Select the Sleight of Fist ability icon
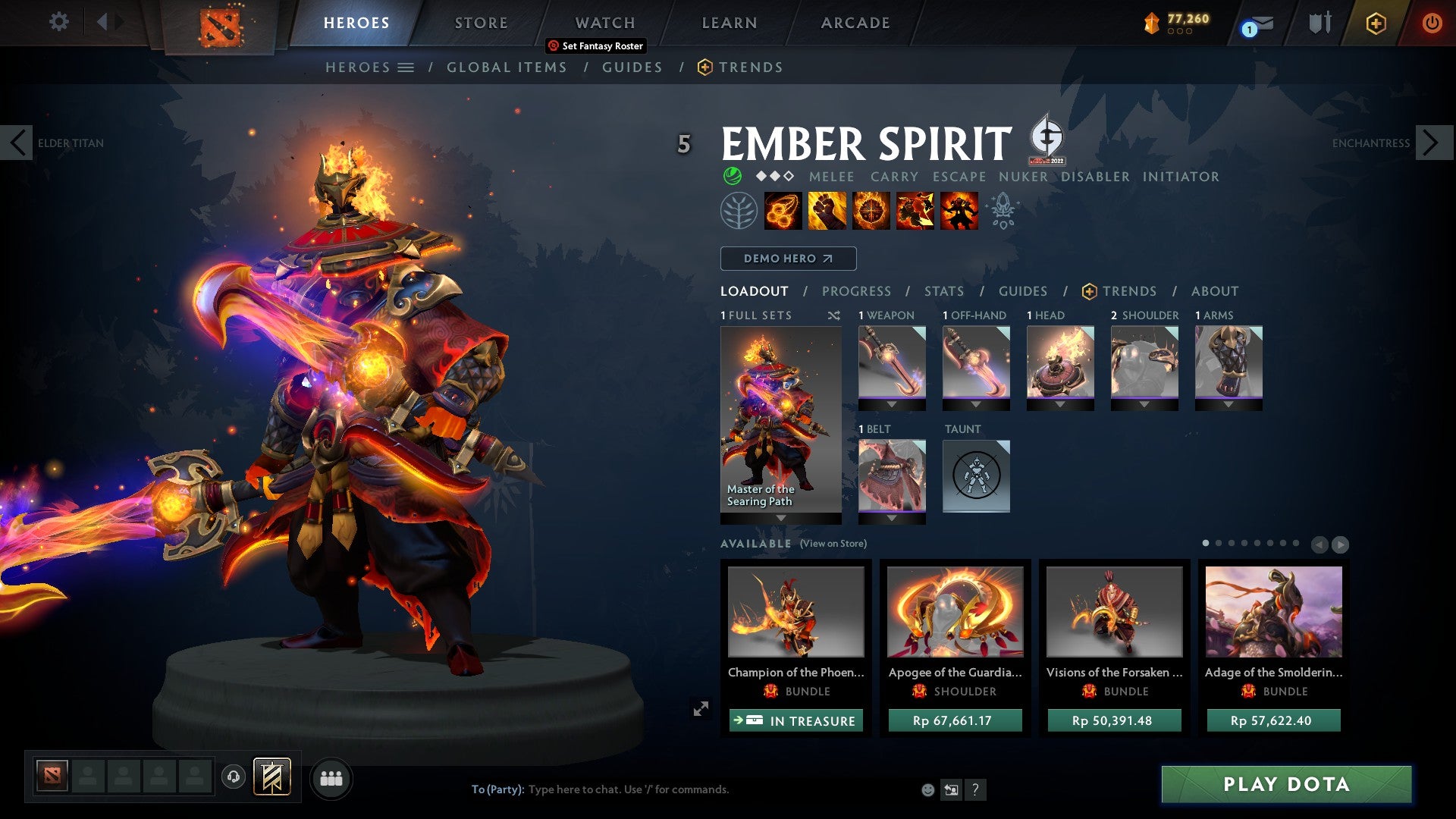 [827, 211]
